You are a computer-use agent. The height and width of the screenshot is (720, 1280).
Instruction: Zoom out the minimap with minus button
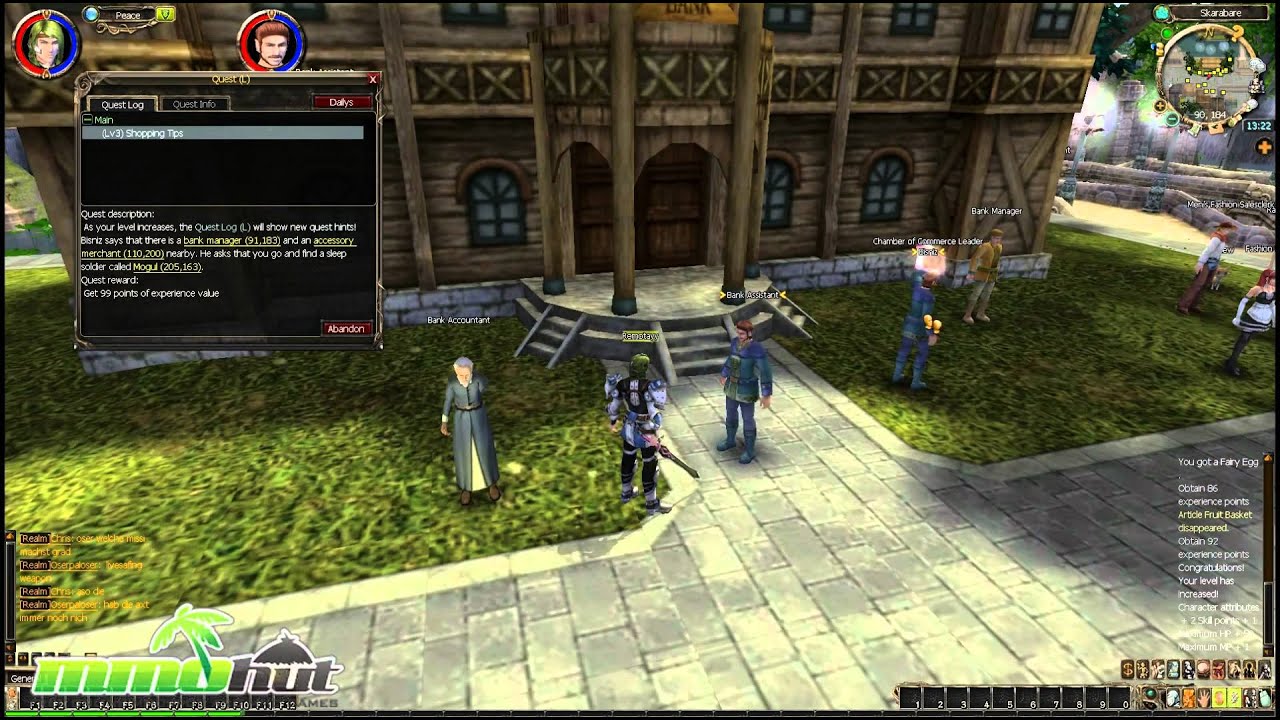pyautogui.click(x=1172, y=119)
